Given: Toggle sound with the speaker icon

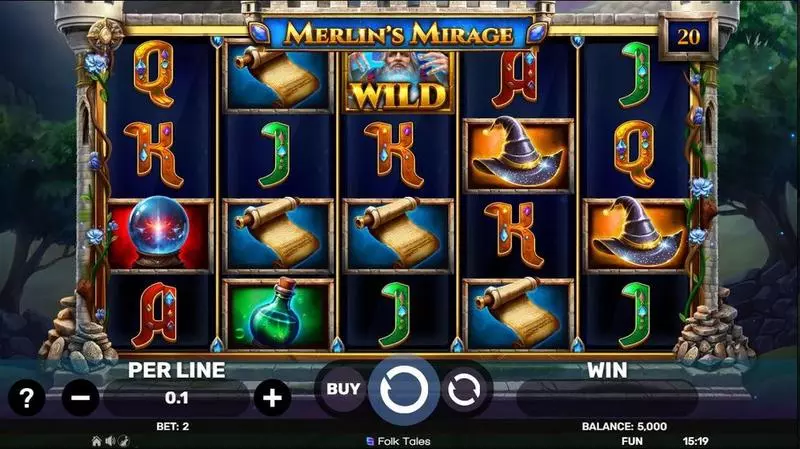Looking at the screenshot, I should pos(110,440).
